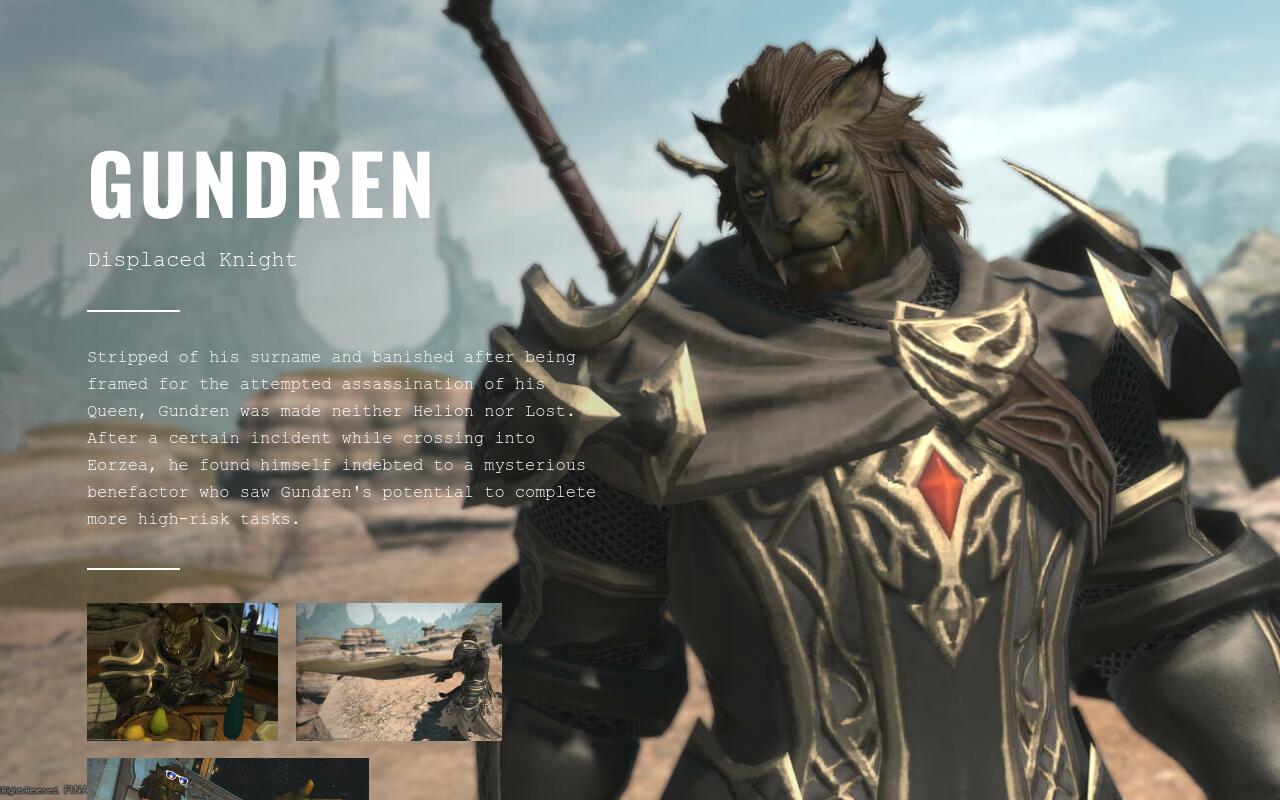Click the divider line under Displaced Knight
1280x800 pixels.
133,310
